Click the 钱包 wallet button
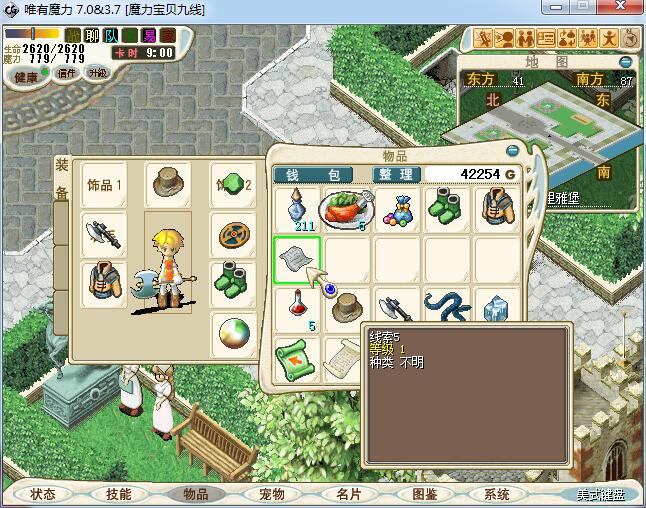 point(312,174)
